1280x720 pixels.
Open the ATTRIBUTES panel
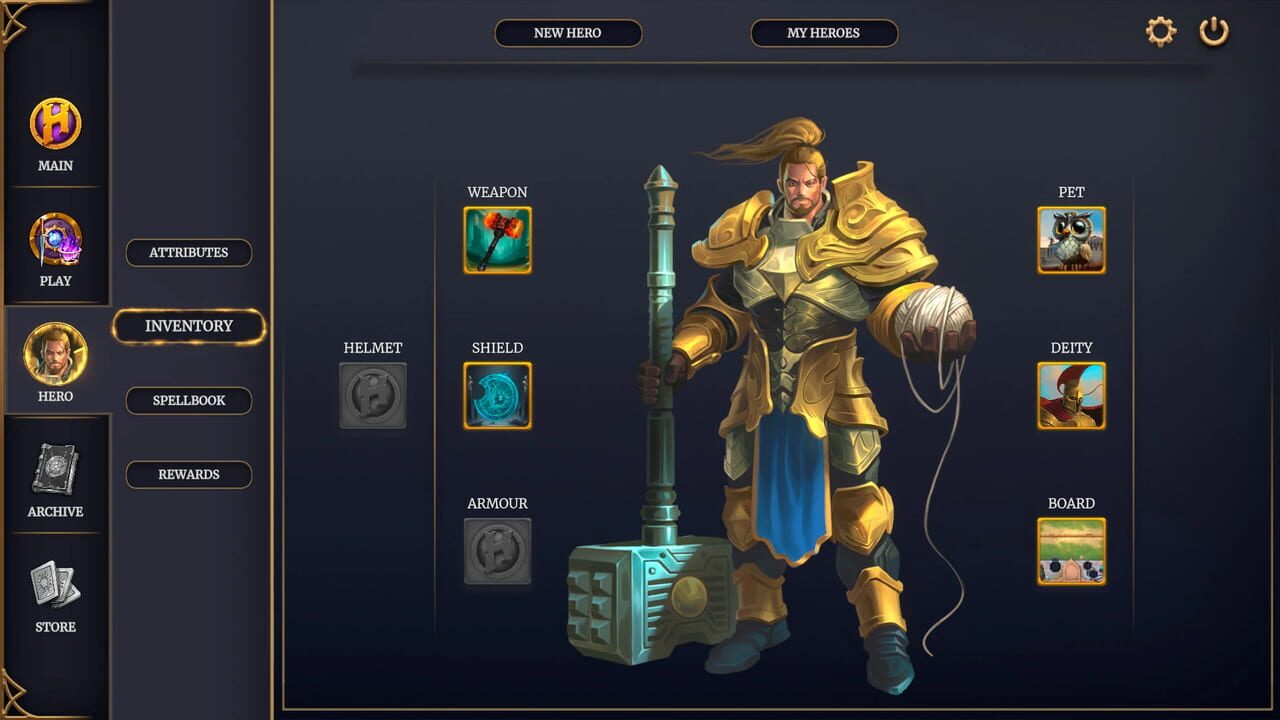pos(188,252)
